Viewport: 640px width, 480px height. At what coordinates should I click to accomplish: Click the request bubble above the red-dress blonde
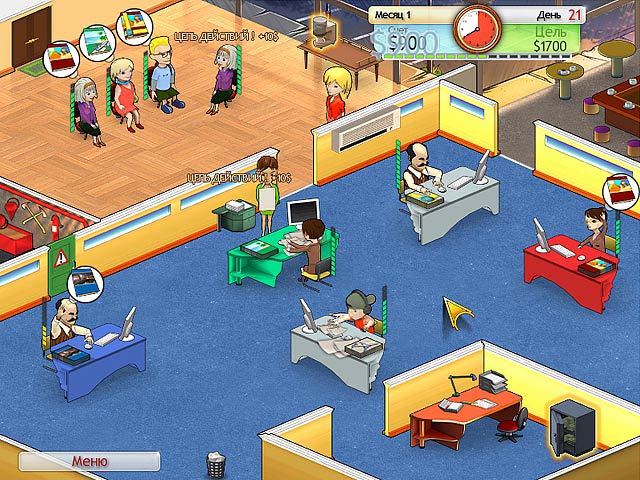click(x=94, y=43)
